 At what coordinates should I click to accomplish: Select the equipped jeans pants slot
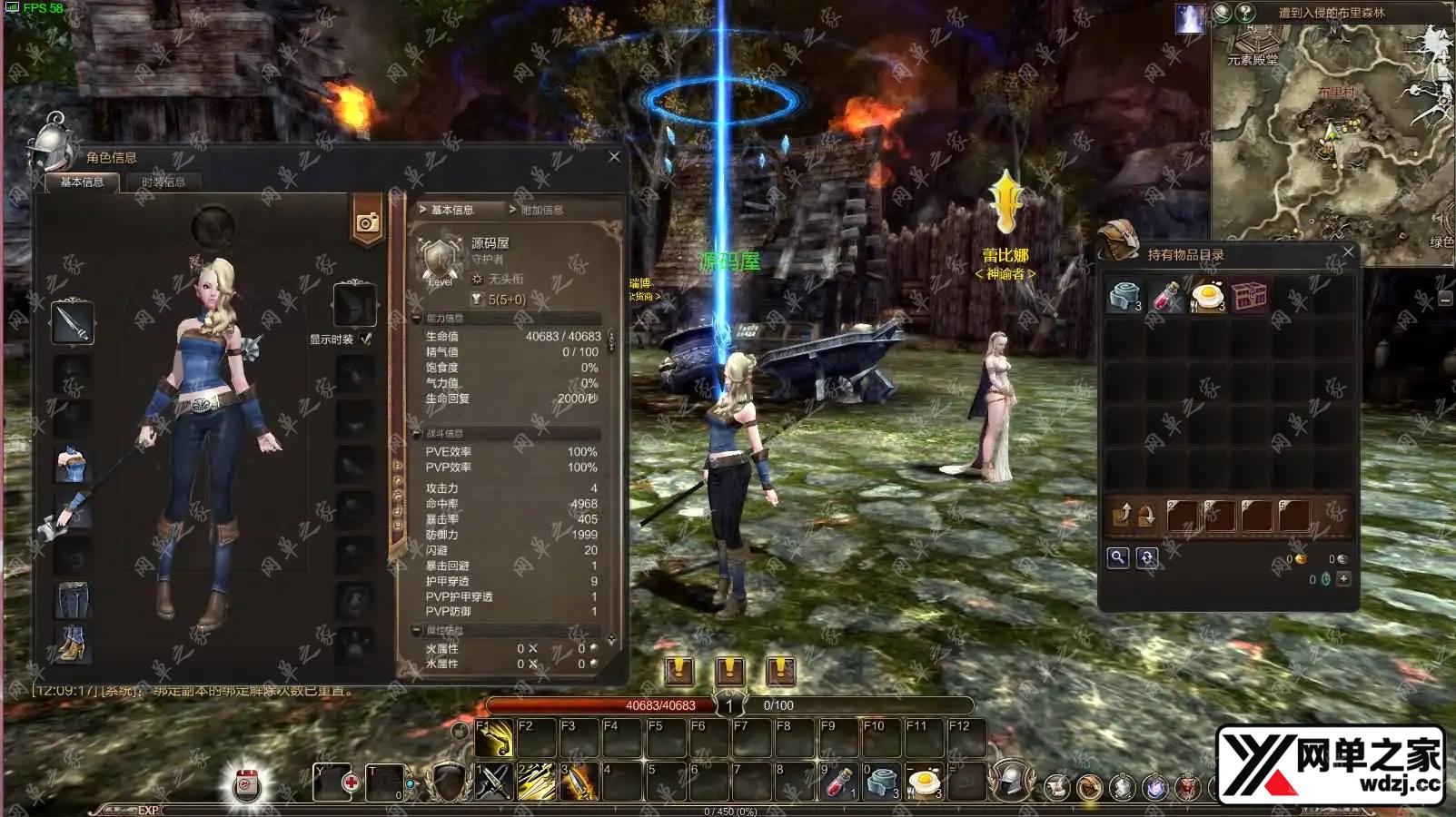click(x=73, y=600)
